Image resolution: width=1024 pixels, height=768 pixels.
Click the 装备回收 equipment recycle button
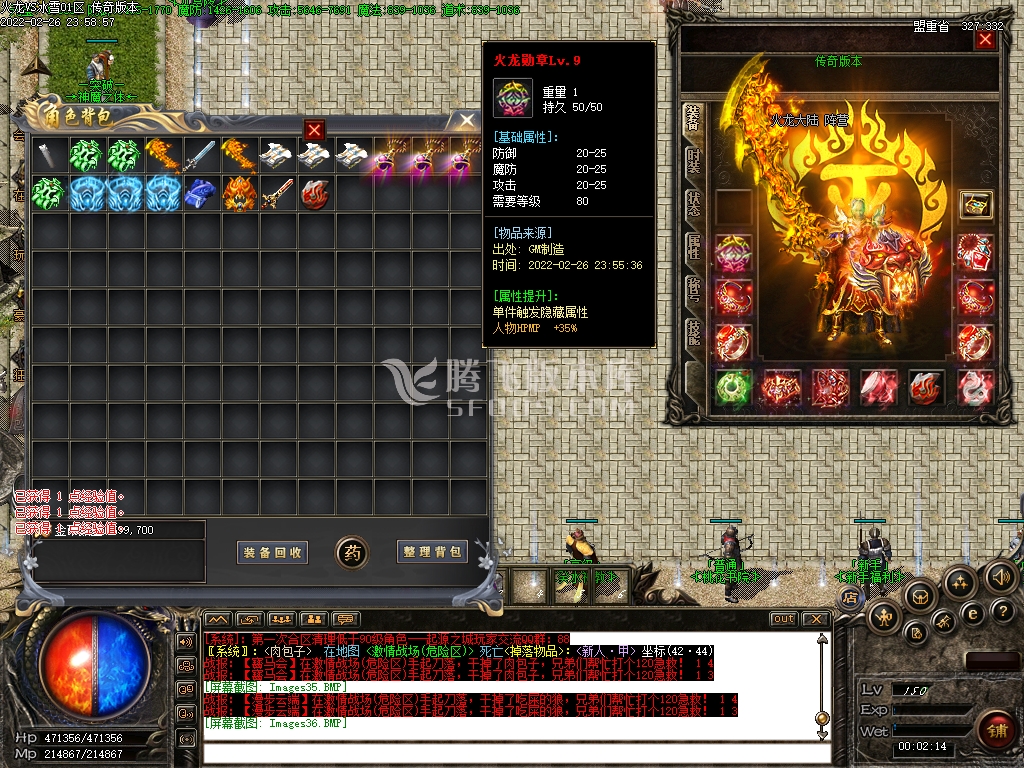pos(273,552)
